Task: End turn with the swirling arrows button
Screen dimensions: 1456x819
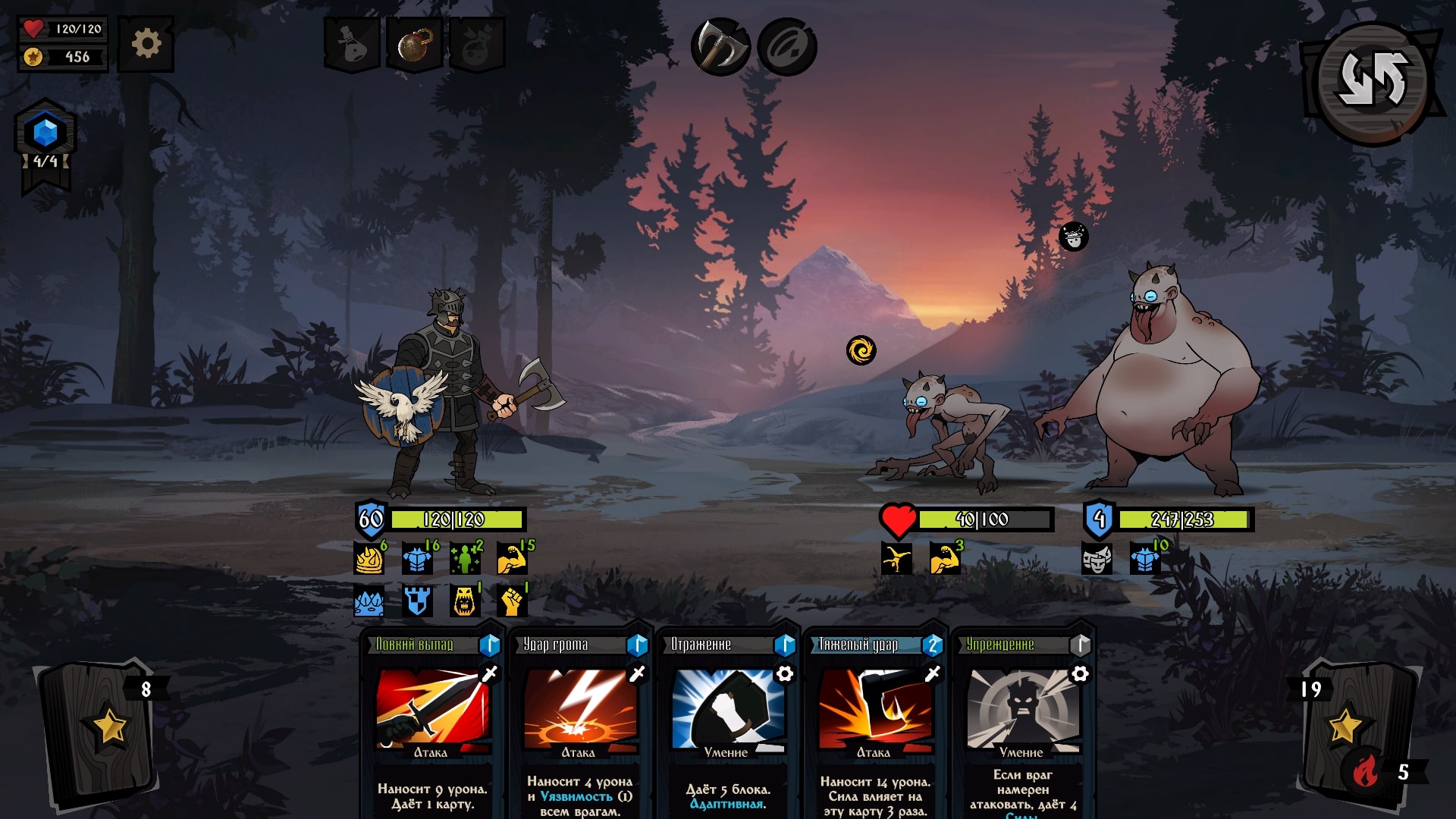Action: [x=1373, y=81]
